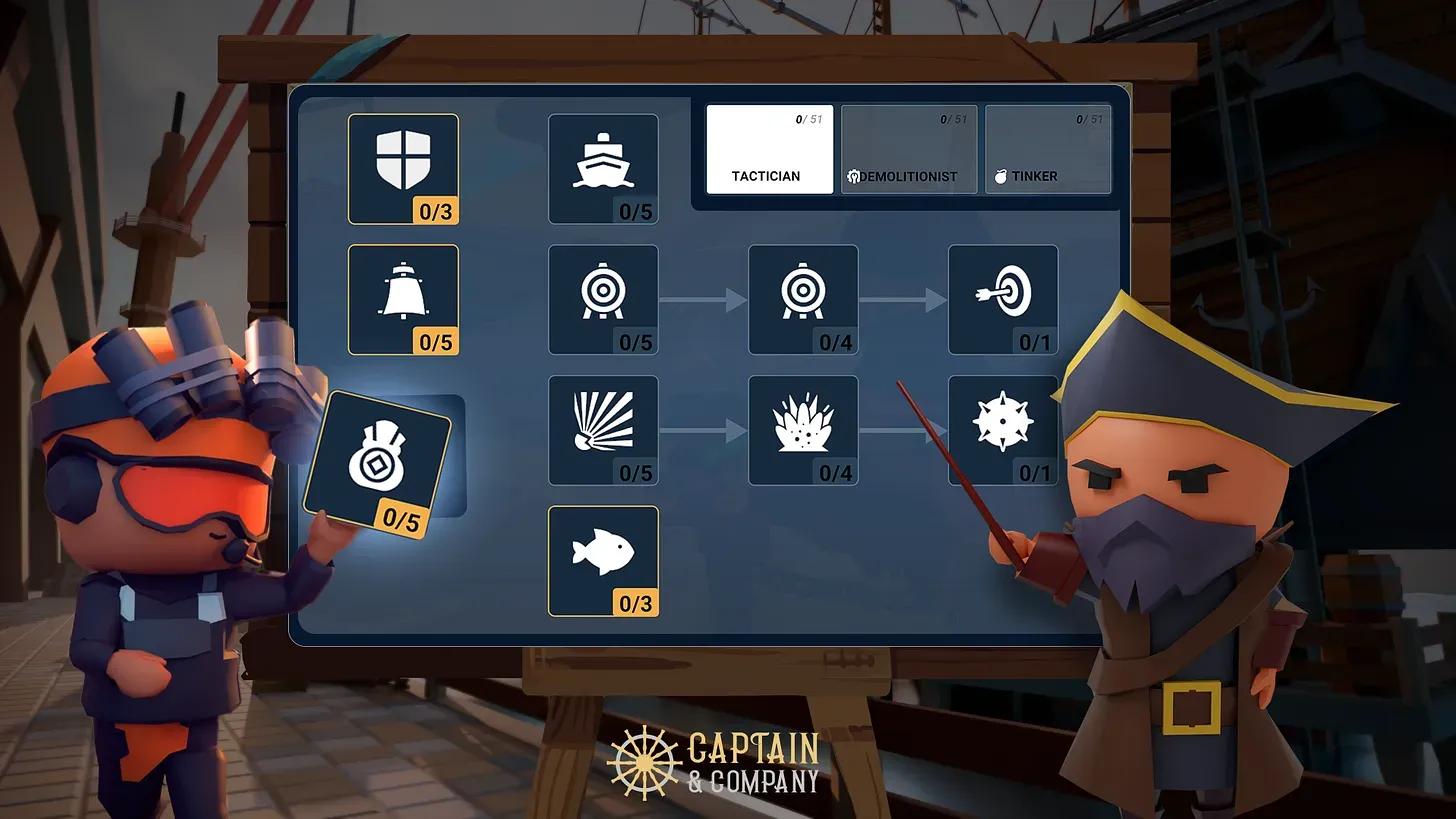Click the grenade icon on Demolitionist tab
Viewport: 1456px width, 819px height.
point(852,176)
